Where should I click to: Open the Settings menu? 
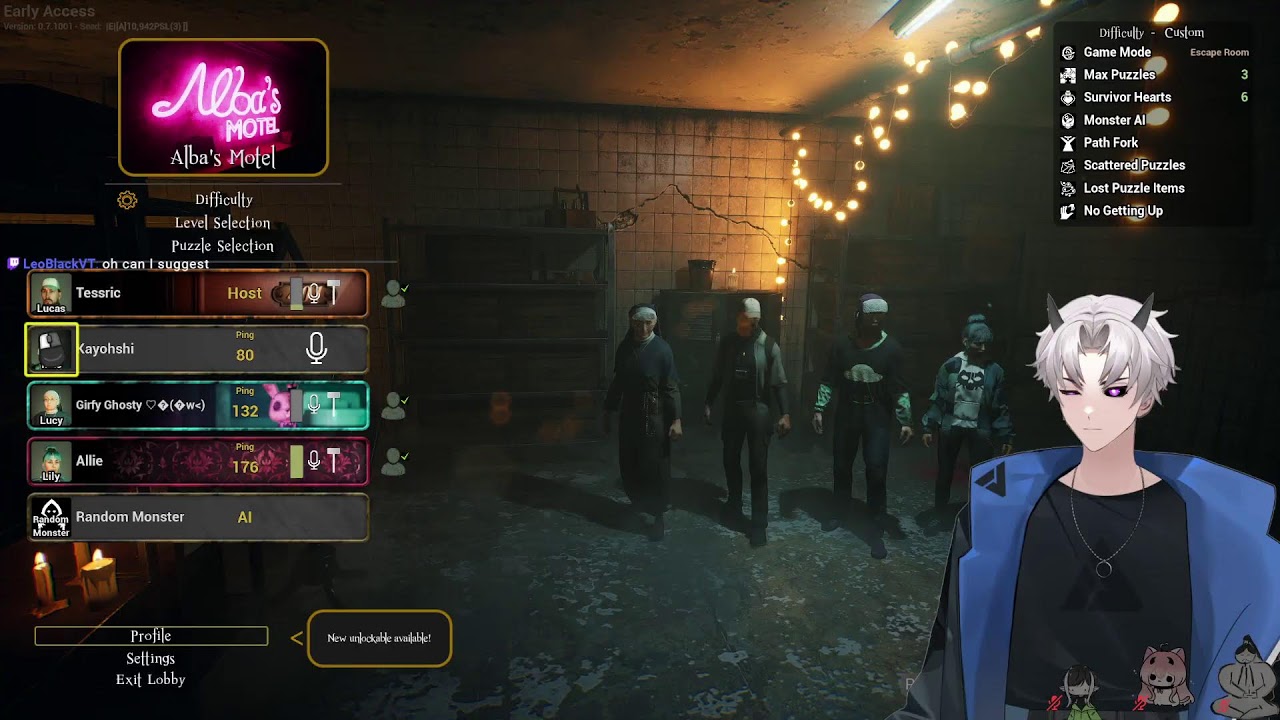[x=151, y=658]
